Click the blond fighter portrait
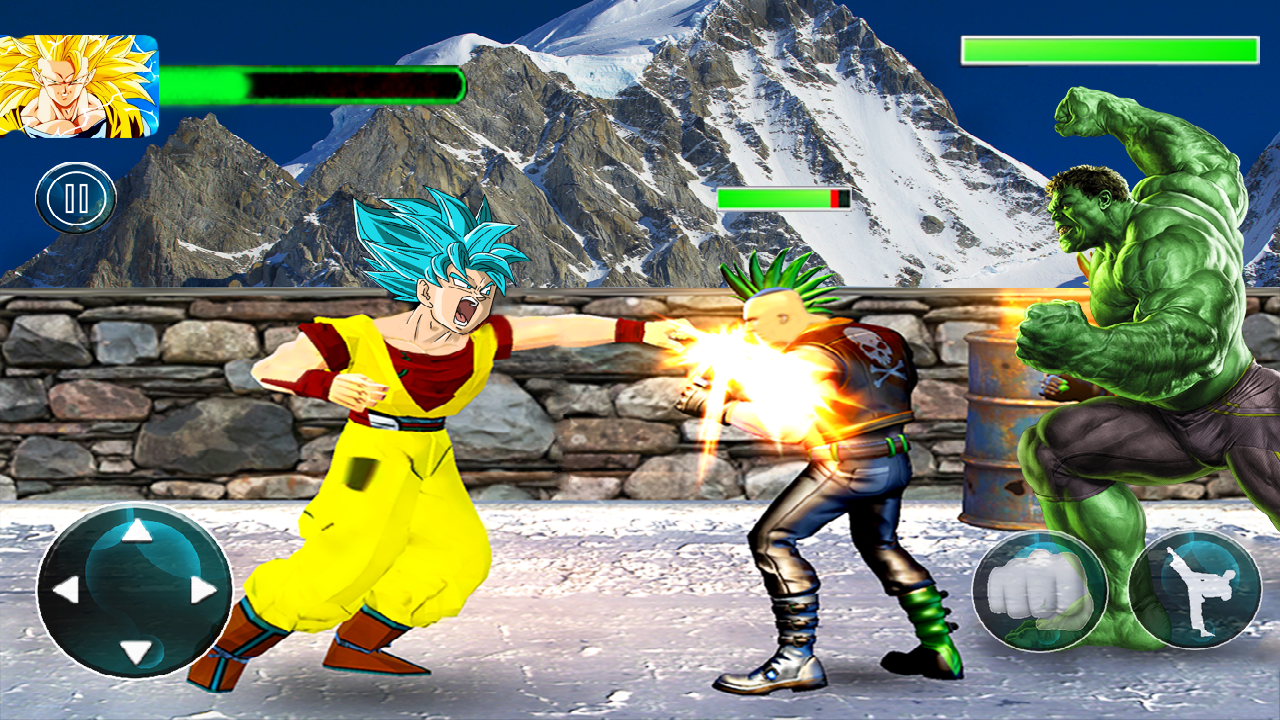1280x720 pixels. pos(79,86)
